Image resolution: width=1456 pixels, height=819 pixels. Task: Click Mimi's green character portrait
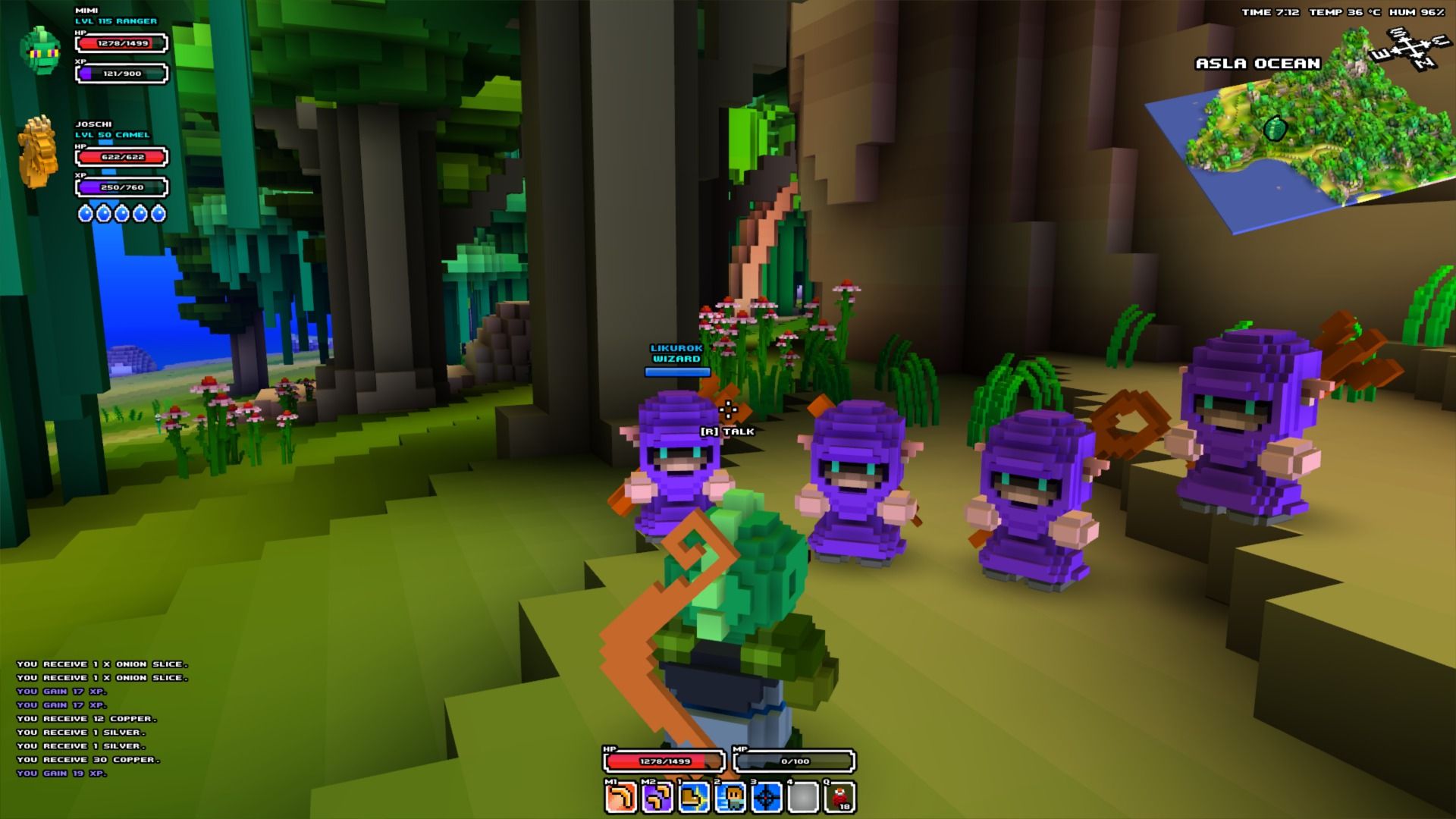pos(40,48)
